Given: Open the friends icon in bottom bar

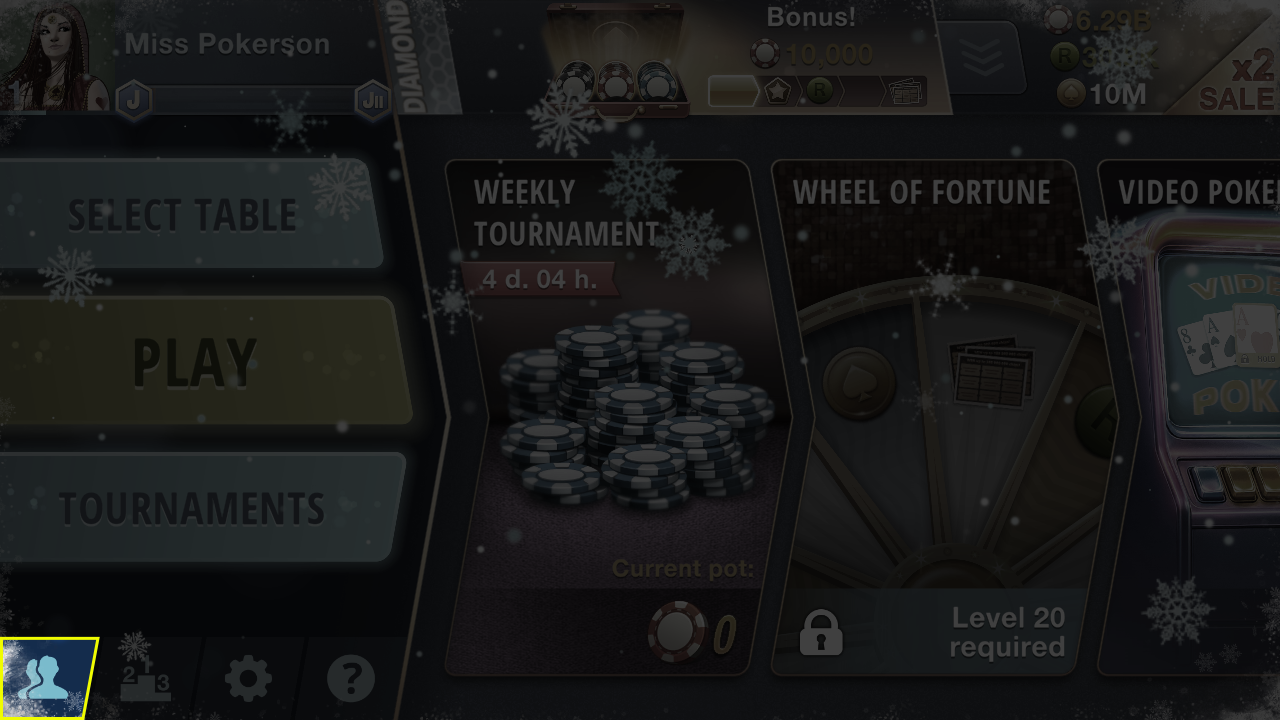Looking at the screenshot, I should pyautogui.click(x=46, y=679).
